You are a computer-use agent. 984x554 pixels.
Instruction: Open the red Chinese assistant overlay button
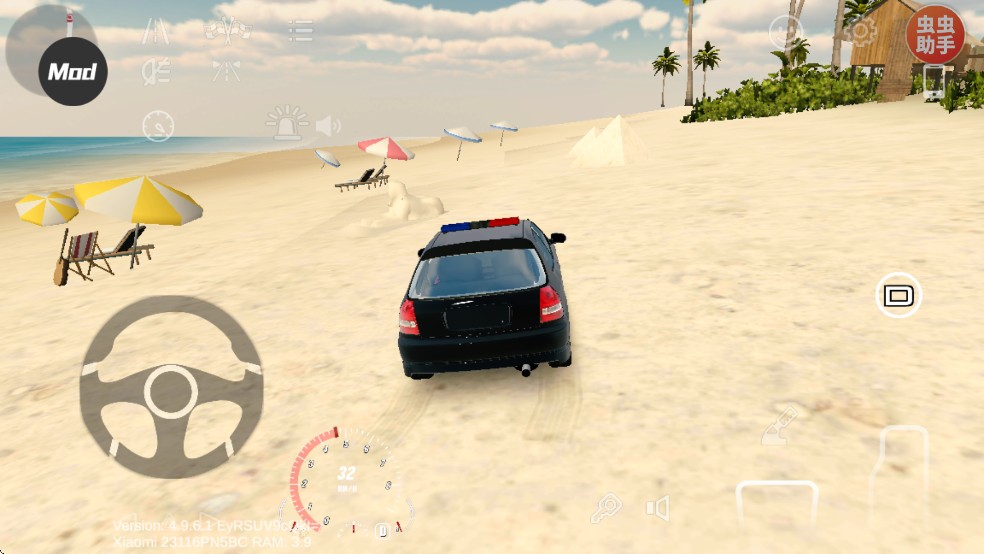934,34
